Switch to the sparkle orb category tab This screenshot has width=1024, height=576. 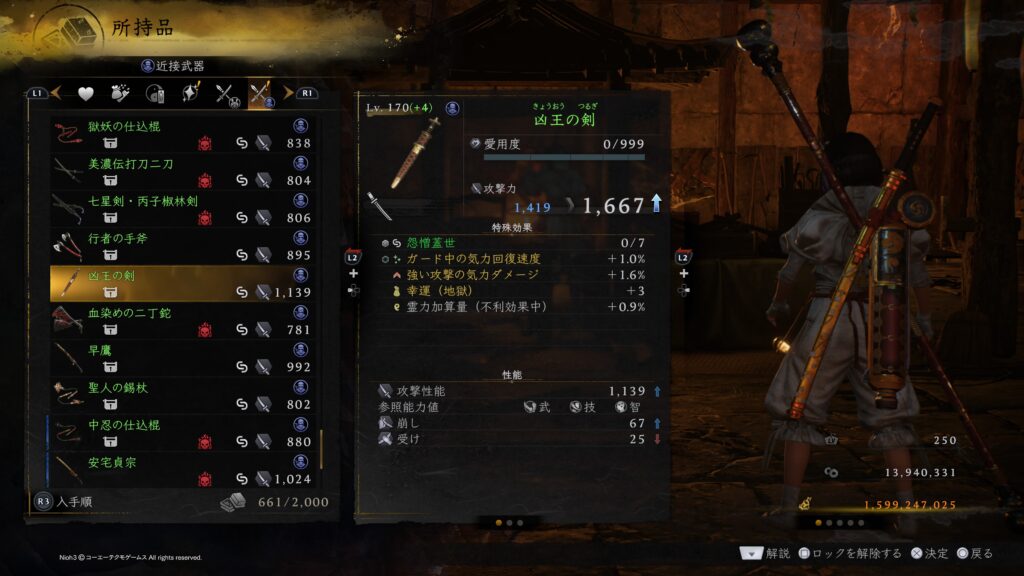pyautogui.click(x=191, y=94)
